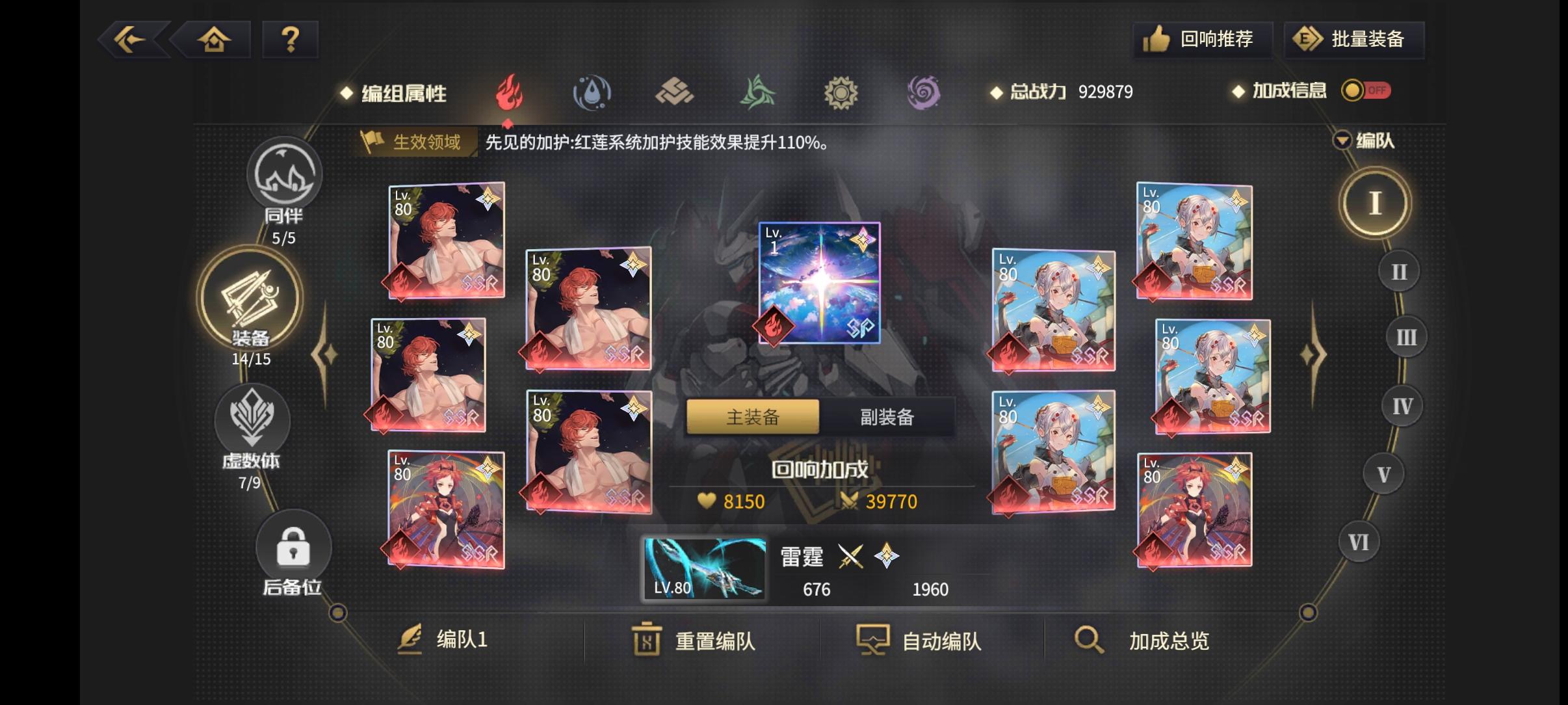This screenshot has height=705, width=1568.
Task: Select the 主装备 tab
Action: [x=753, y=416]
